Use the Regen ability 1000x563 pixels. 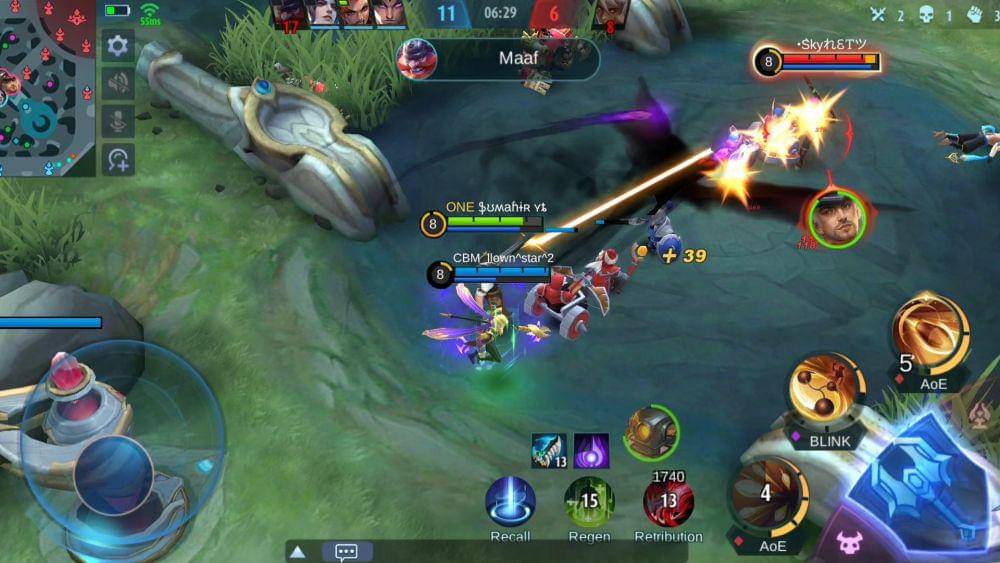[x=589, y=501]
